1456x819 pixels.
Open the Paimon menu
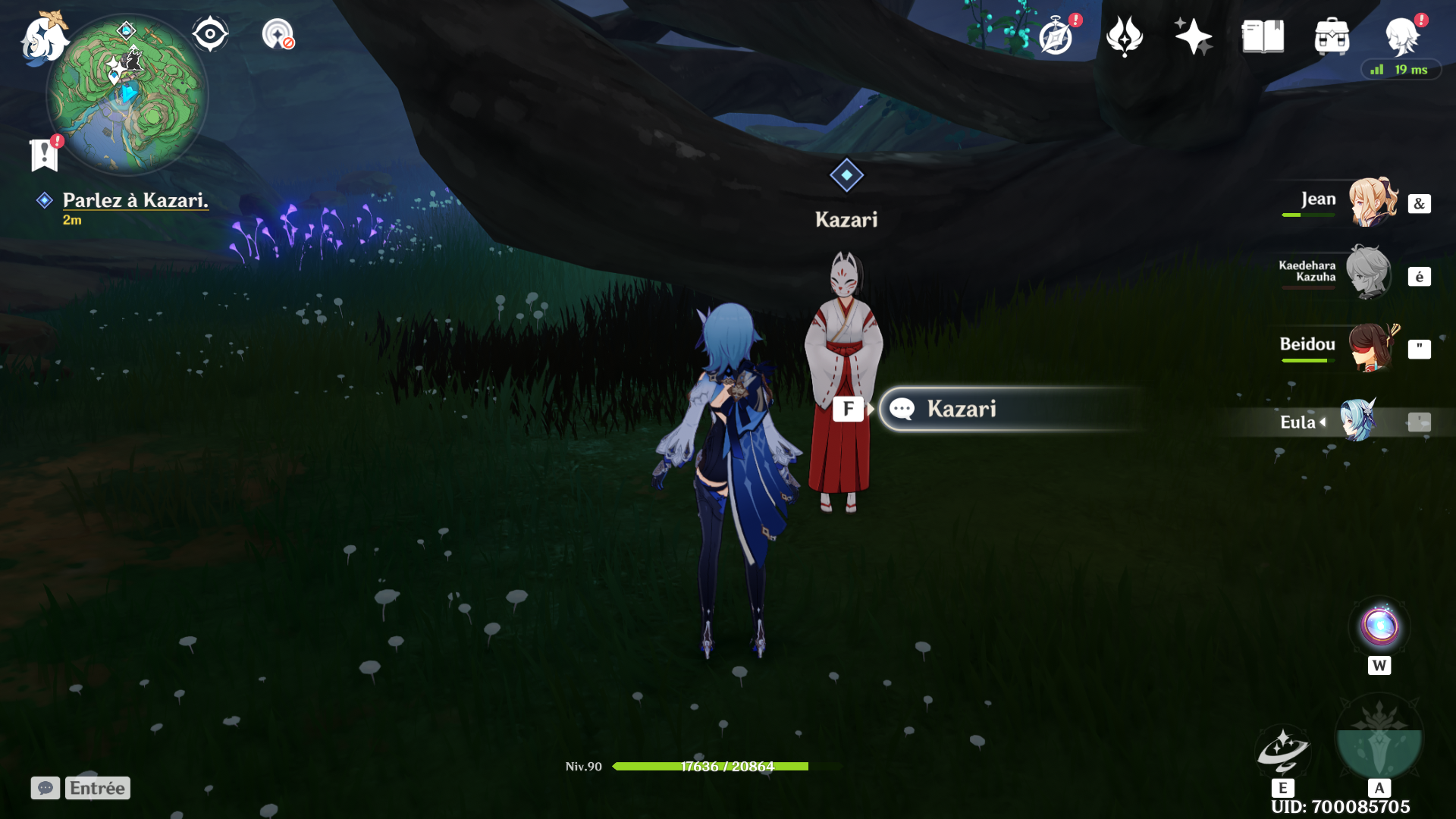tap(43, 38)
